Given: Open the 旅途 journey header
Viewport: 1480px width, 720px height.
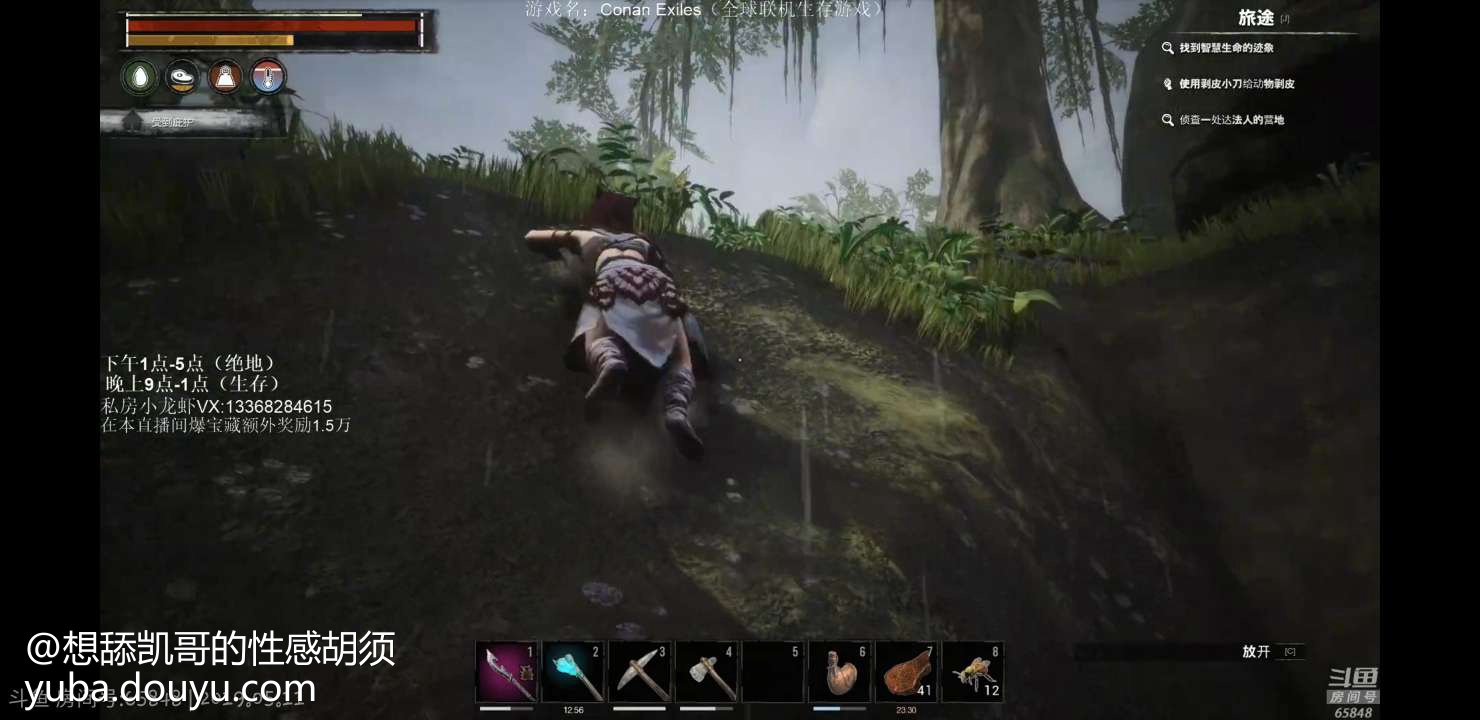Looking at the screenshot, I should 1256,18.
